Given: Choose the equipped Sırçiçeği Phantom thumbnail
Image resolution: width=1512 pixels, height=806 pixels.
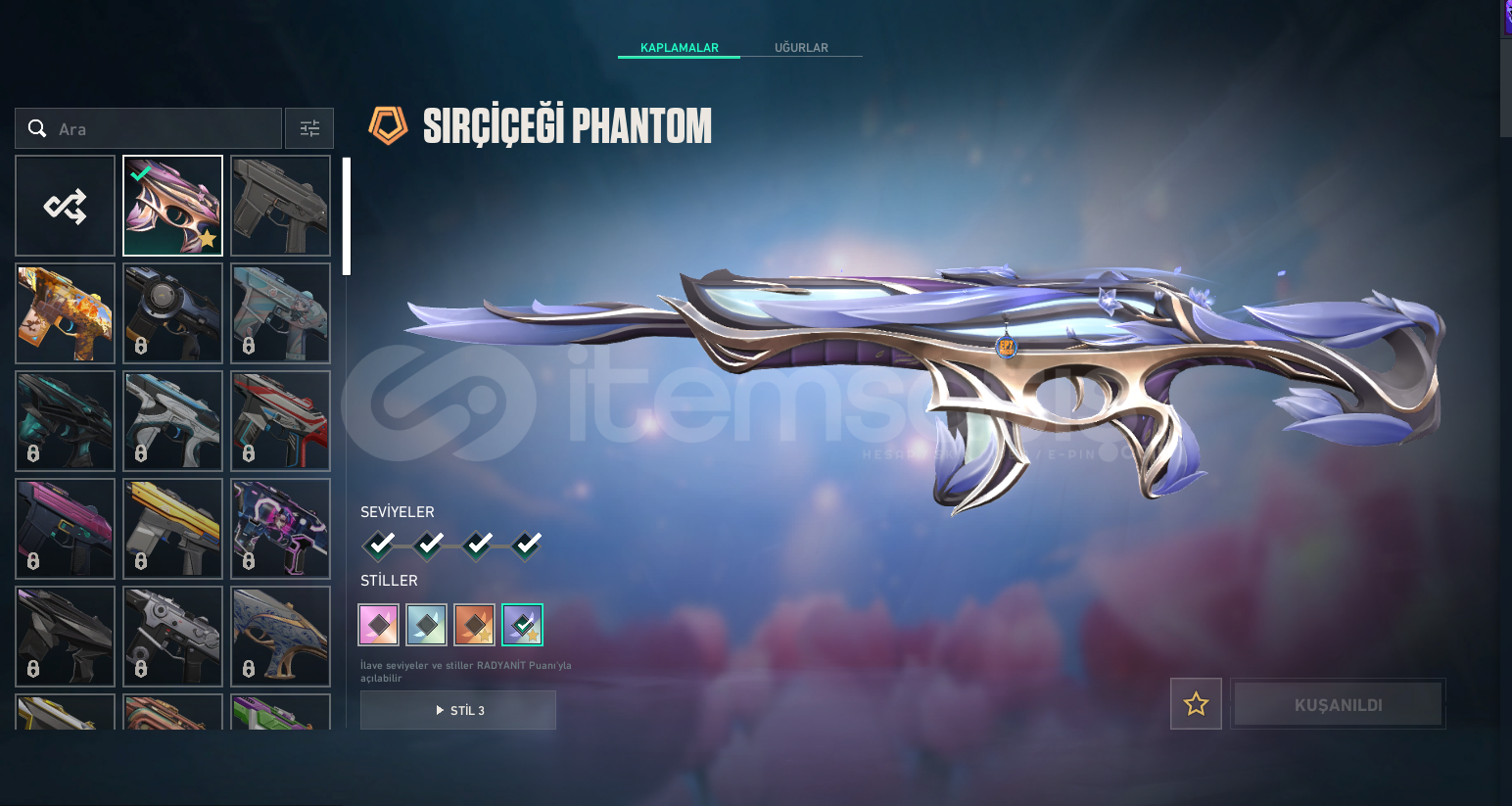Looking at the screenshot, I should coord(173,206).
